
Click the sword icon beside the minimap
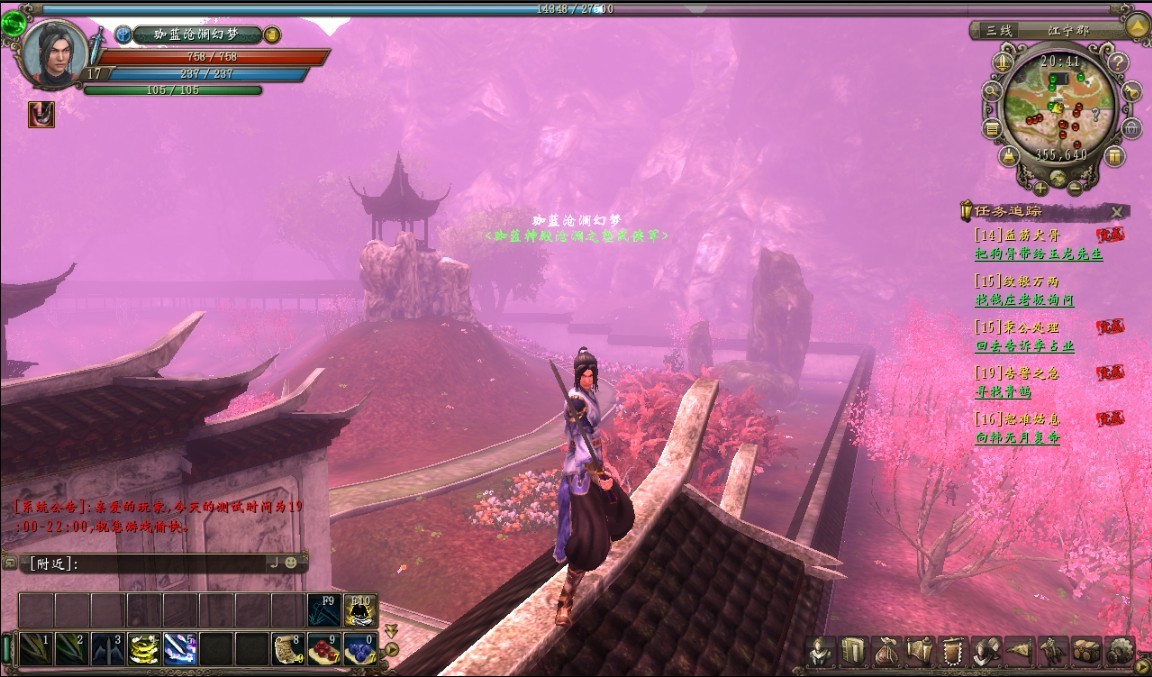pyautogui.click(x=1003, y=63)
